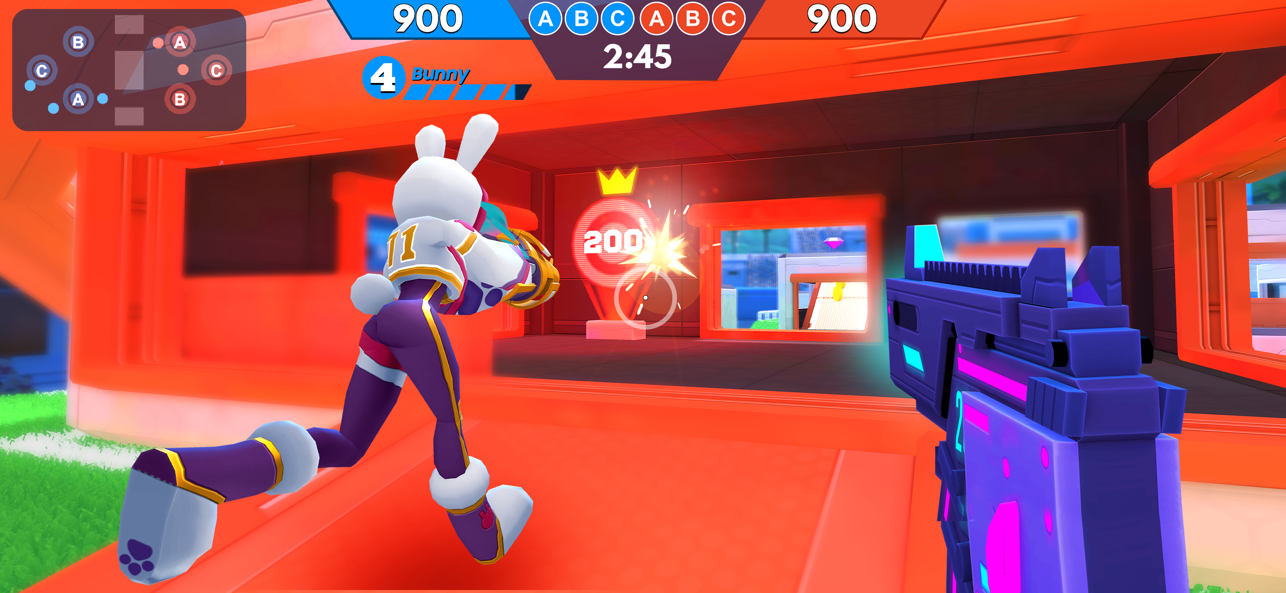Select blue point C on the minimap
1286x593 pixels.
pos(42,71)
